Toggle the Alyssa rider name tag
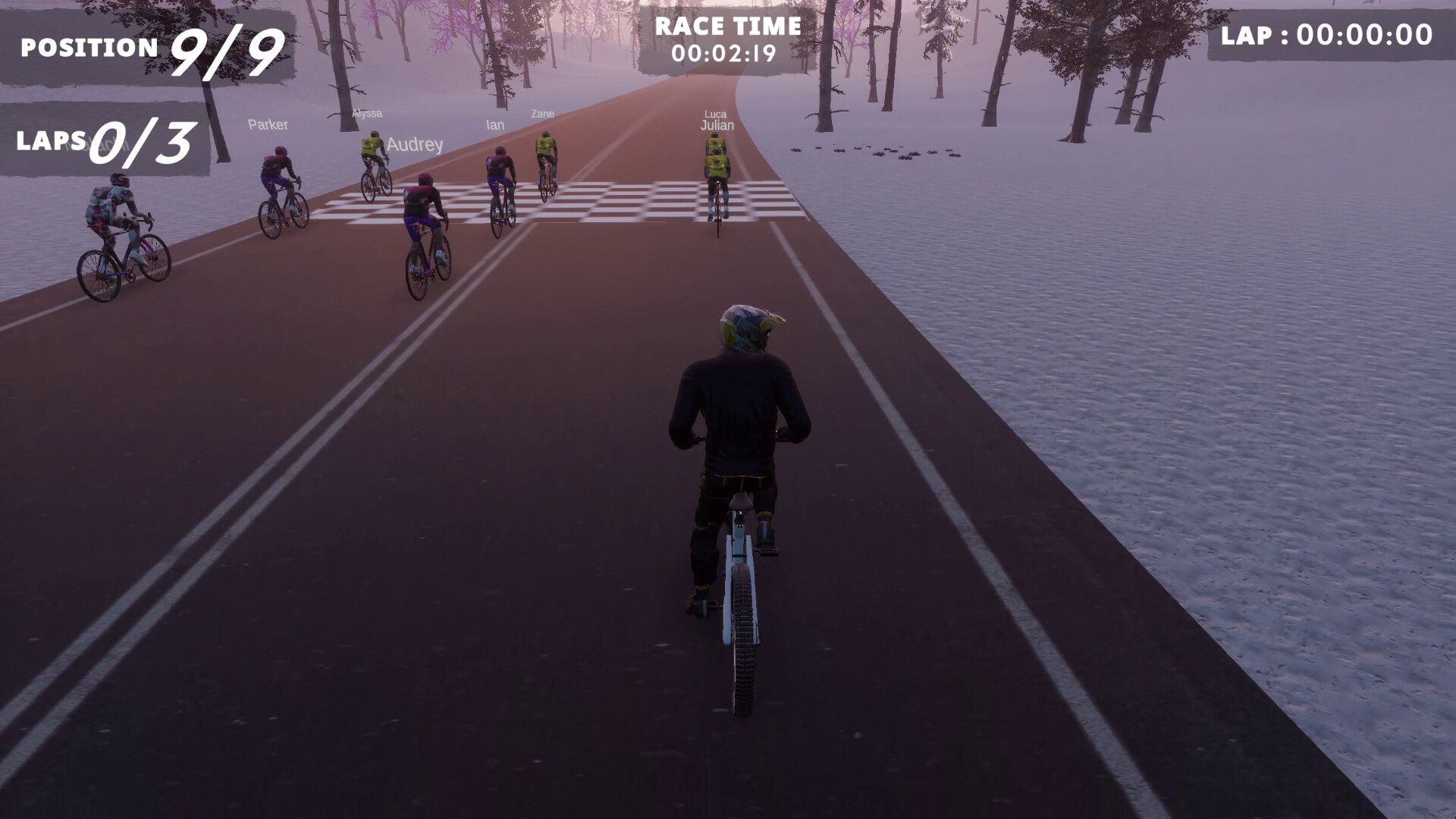This screenshot has width=1456, height=819. pyautogui.click(x=366, y=112)
